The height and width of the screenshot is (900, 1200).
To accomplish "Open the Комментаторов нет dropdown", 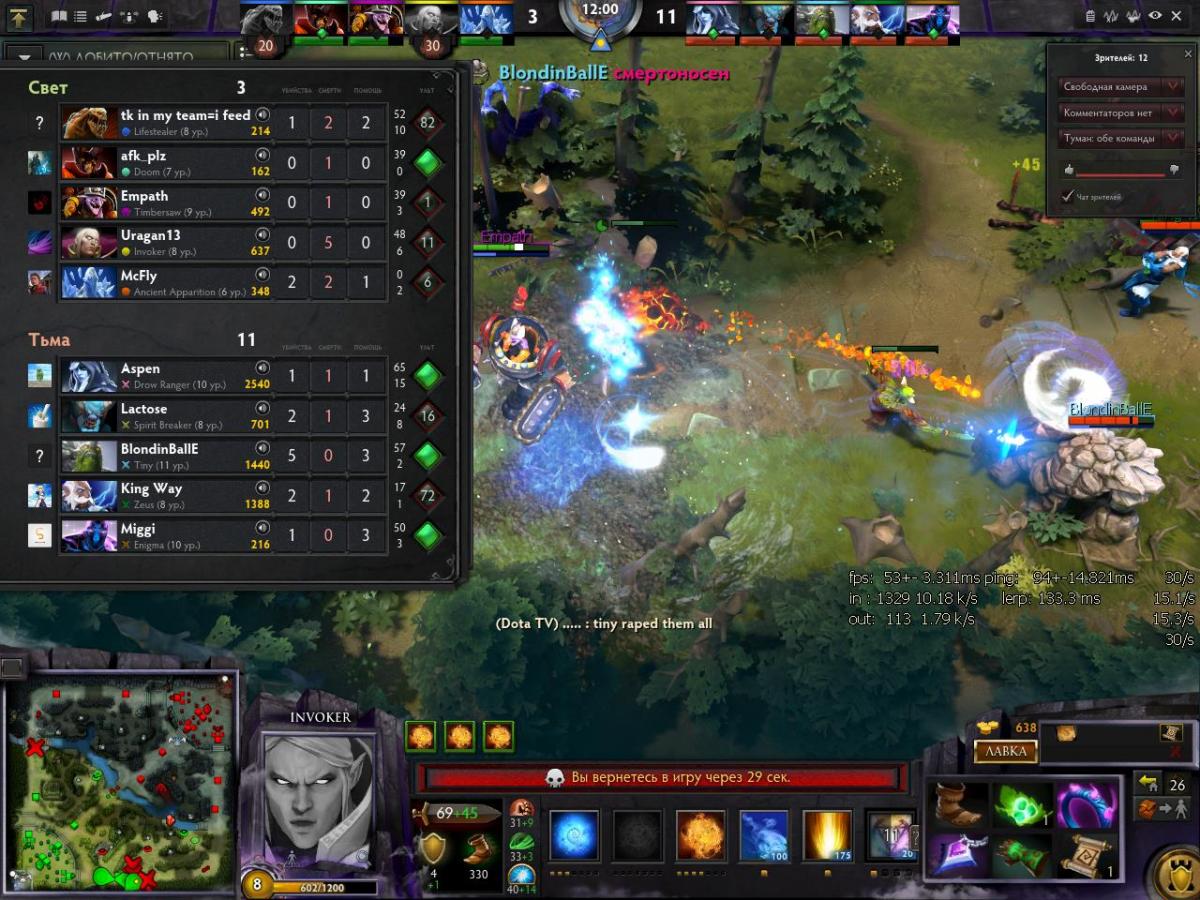I will pos(1119,113).
